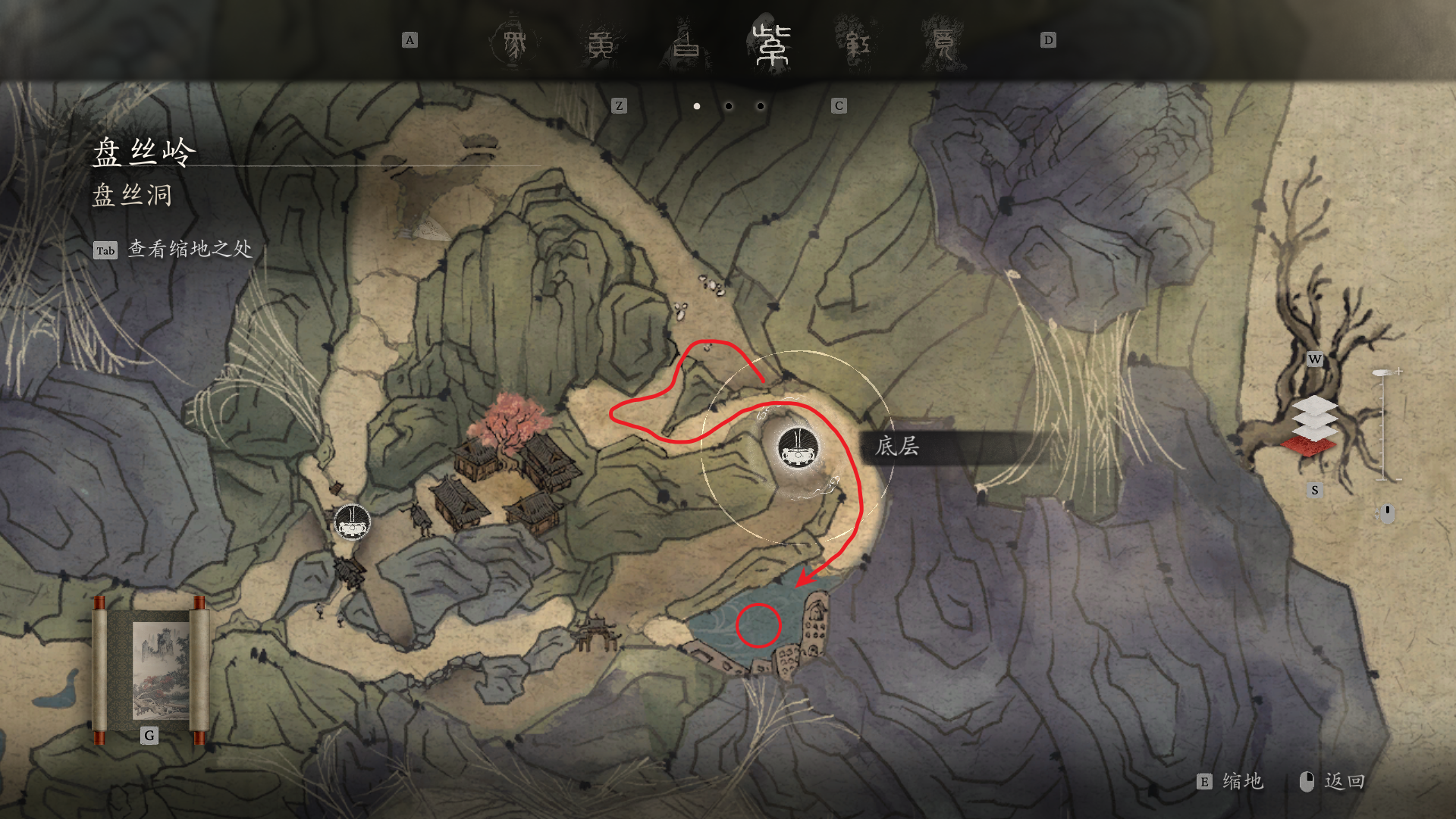The height and width of the screenshot is (819, 1456).
Task: Switch to the 黄 chapter tab
Action: tap(601, 45)
